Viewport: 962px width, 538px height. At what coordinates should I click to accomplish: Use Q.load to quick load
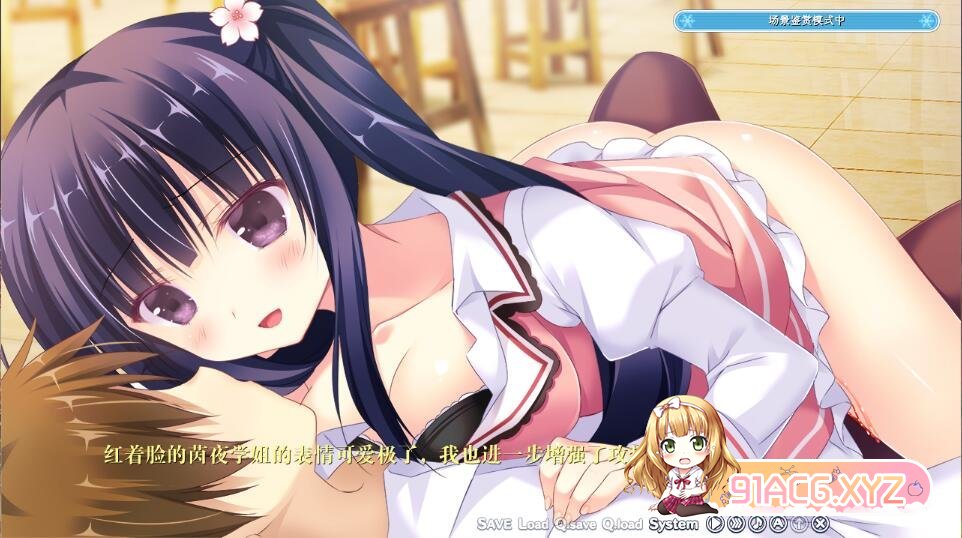tap(623, 523)
